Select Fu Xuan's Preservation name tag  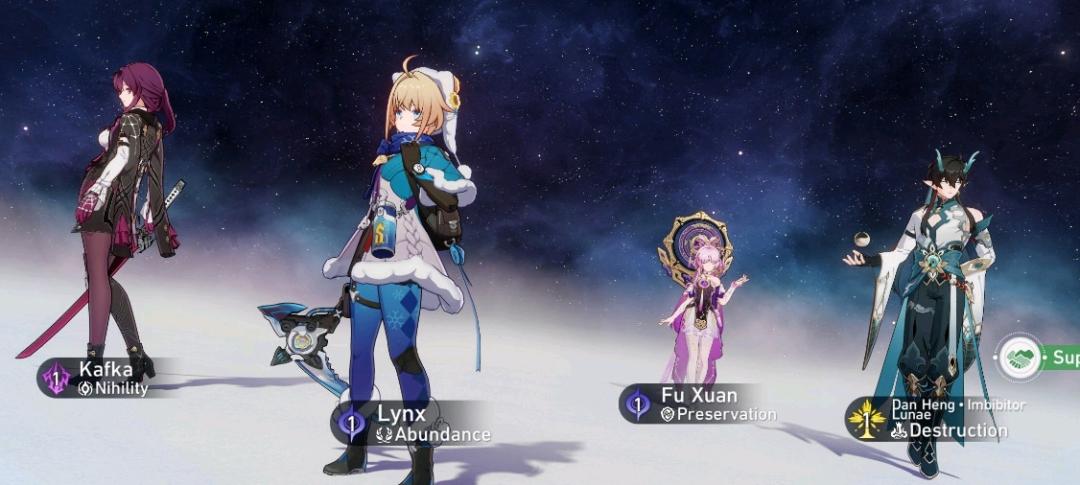click(x=705, y=403)
